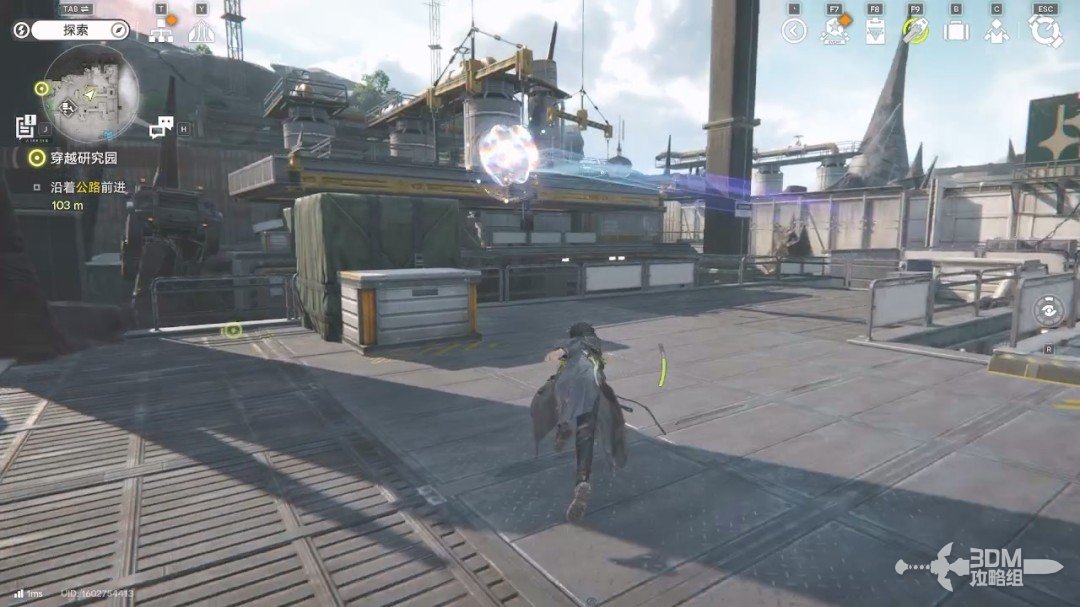Open the mission log icon with exclamation mark
The height and width of the screenshot is (607, 1080).
(26, 126)
